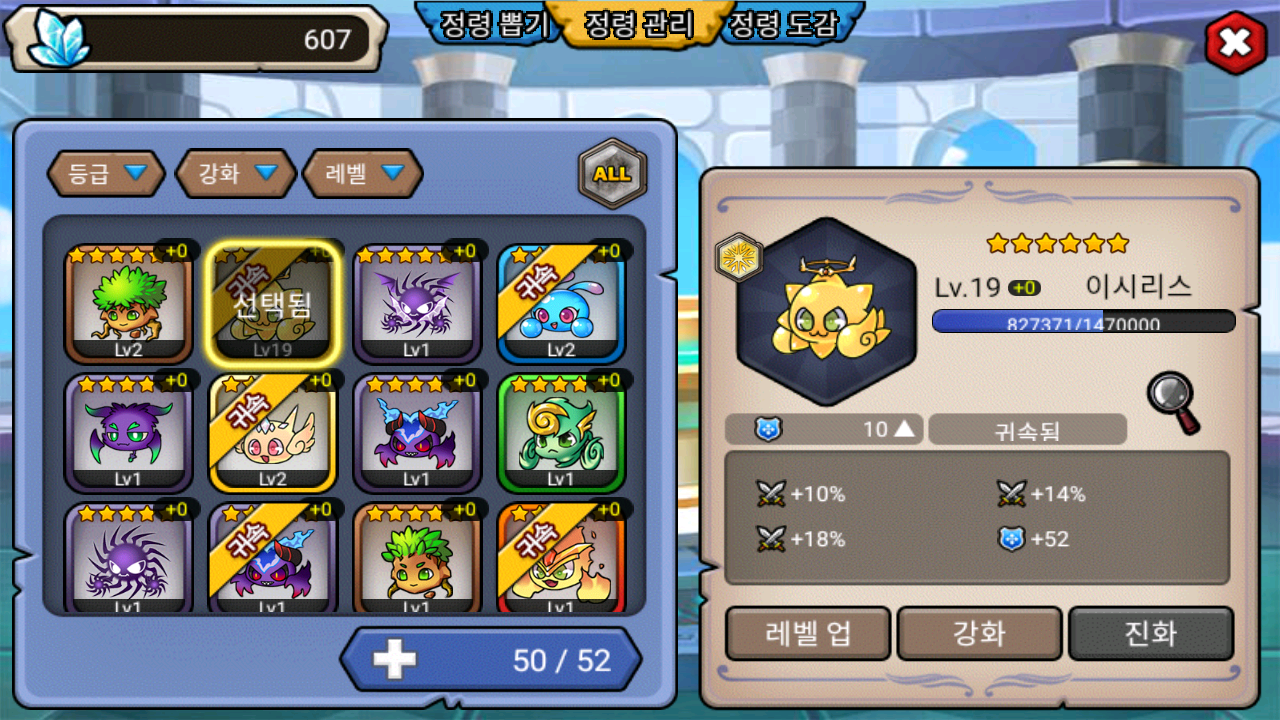Viewport: 1280px width, 720px height.
Task: Select the green tree-haired spirit Lv2
Action: coord(129,304)
